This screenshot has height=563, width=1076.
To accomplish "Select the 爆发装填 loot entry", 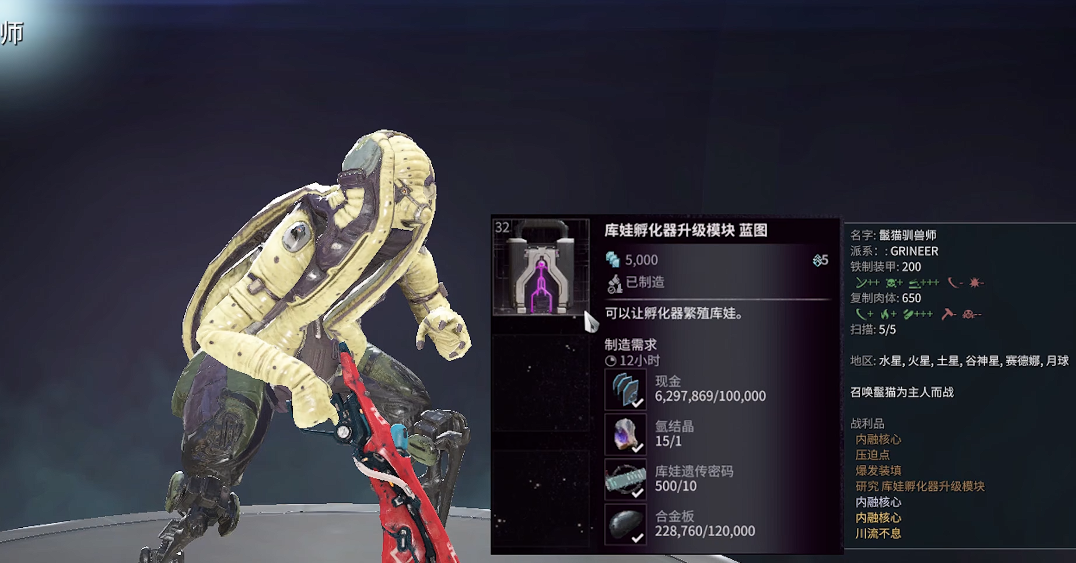I will (x=879, y=471).
